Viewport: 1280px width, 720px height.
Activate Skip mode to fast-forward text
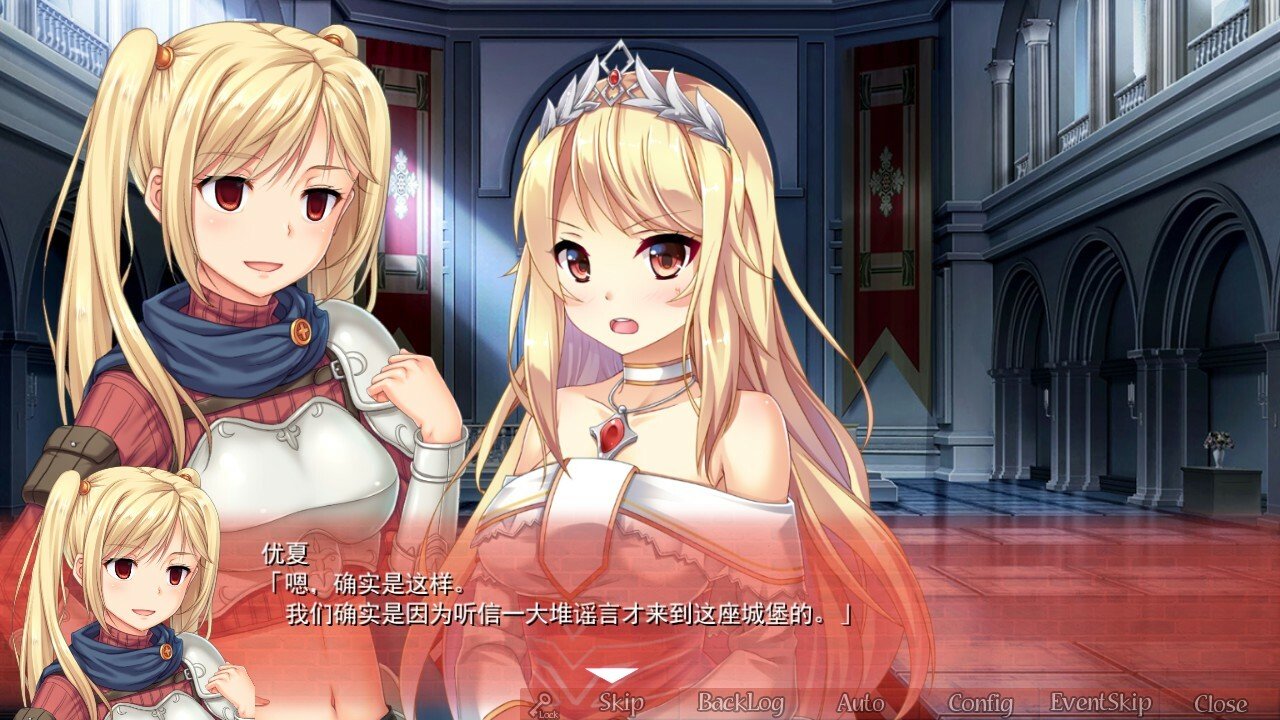(x=621, y=703)
